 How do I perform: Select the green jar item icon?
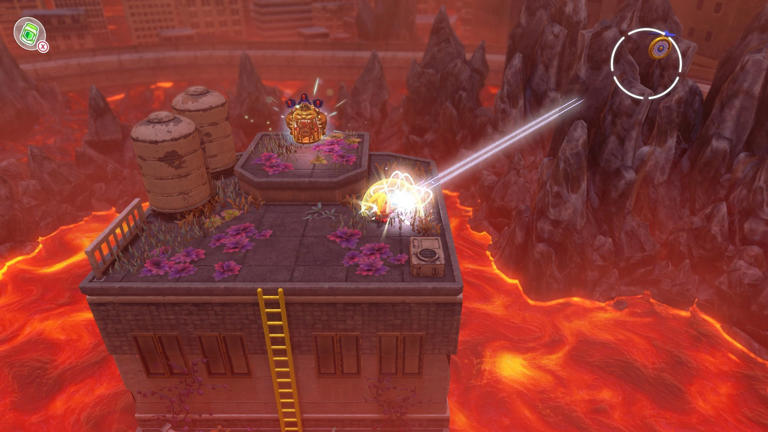[x=28, y=32]
